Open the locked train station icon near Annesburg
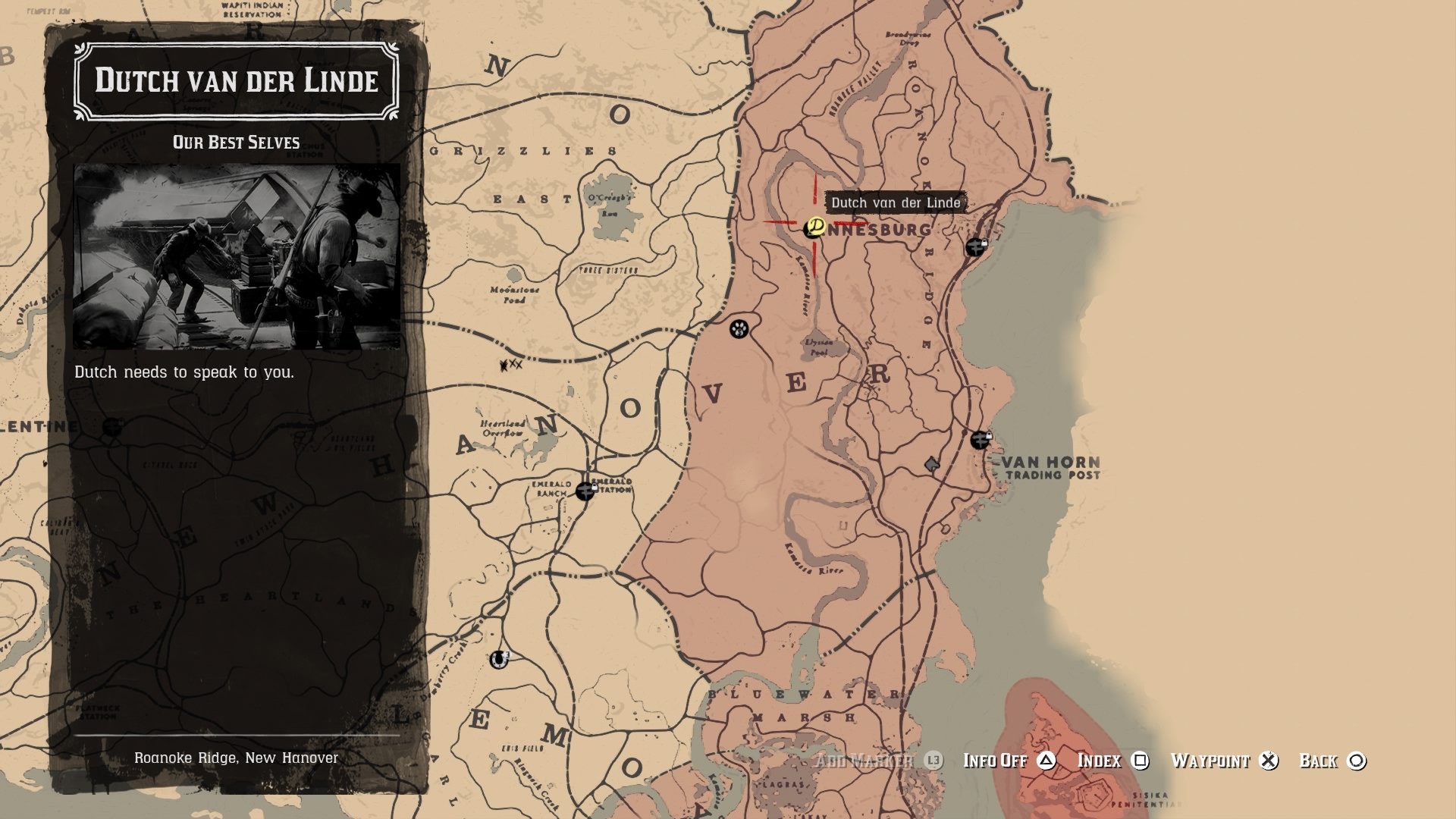This screenshot has height=819, width=1456. coord(975,246)
